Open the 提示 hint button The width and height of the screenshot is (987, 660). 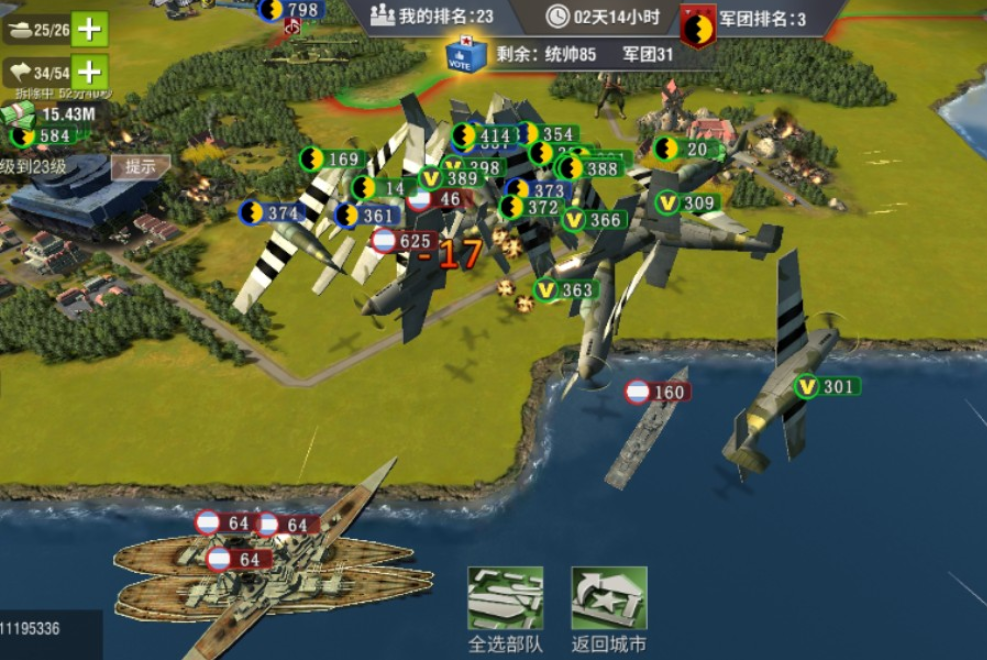tap(139, 167)
